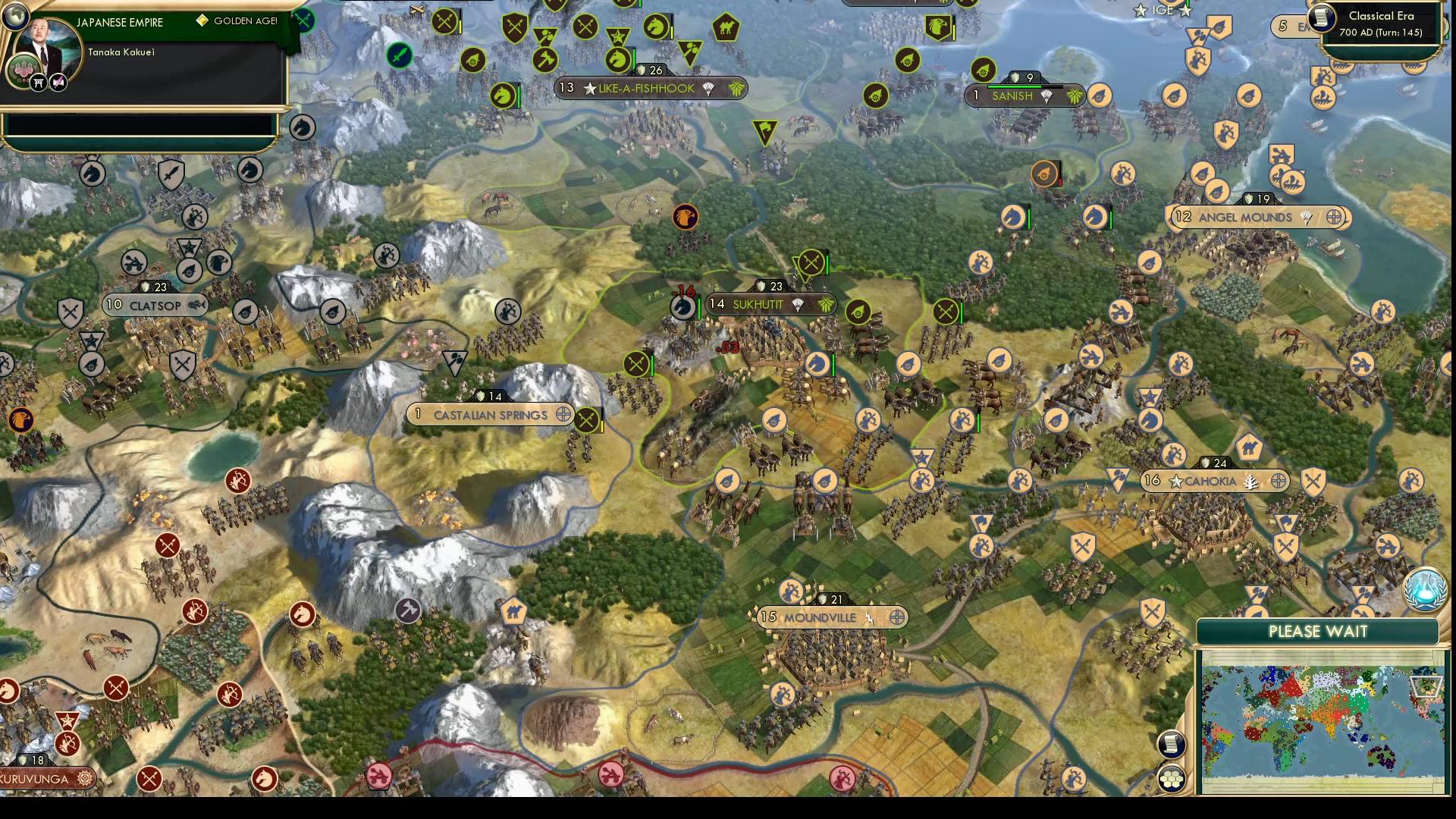1456x819 pixels.
Task: Toggle Moundville's city connection indicator
Action: pyautogui.click(x=897, y=617)
